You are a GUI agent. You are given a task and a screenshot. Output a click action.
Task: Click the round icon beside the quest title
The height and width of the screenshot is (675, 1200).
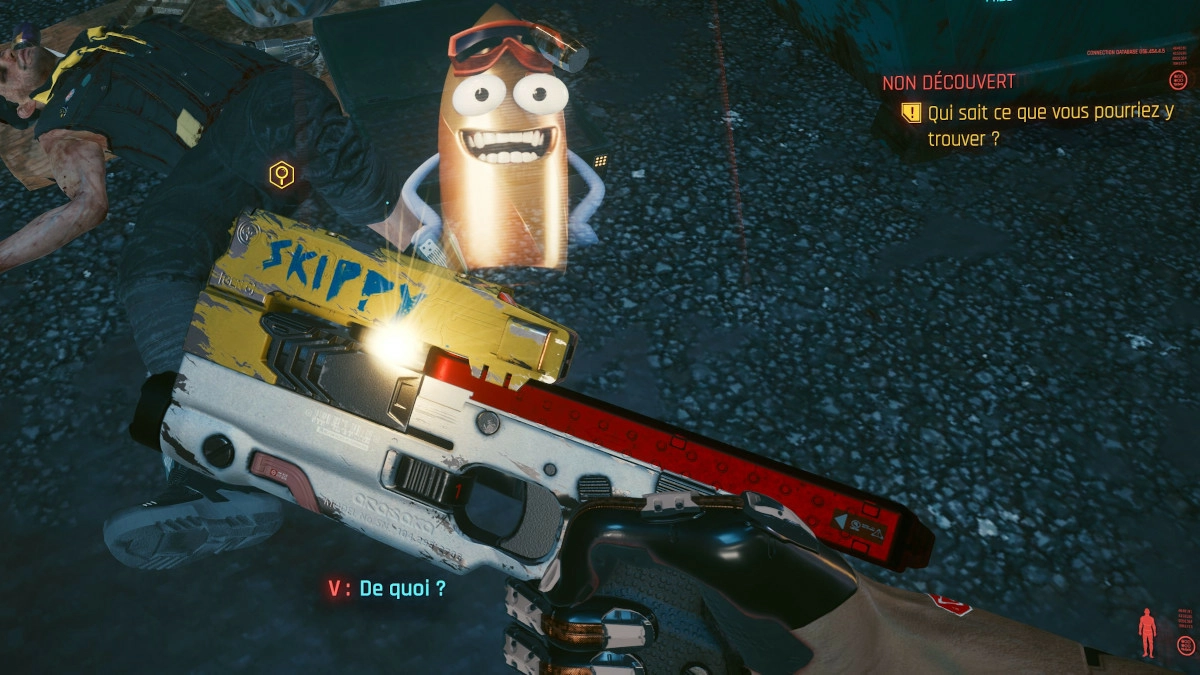coord(1178,80)
